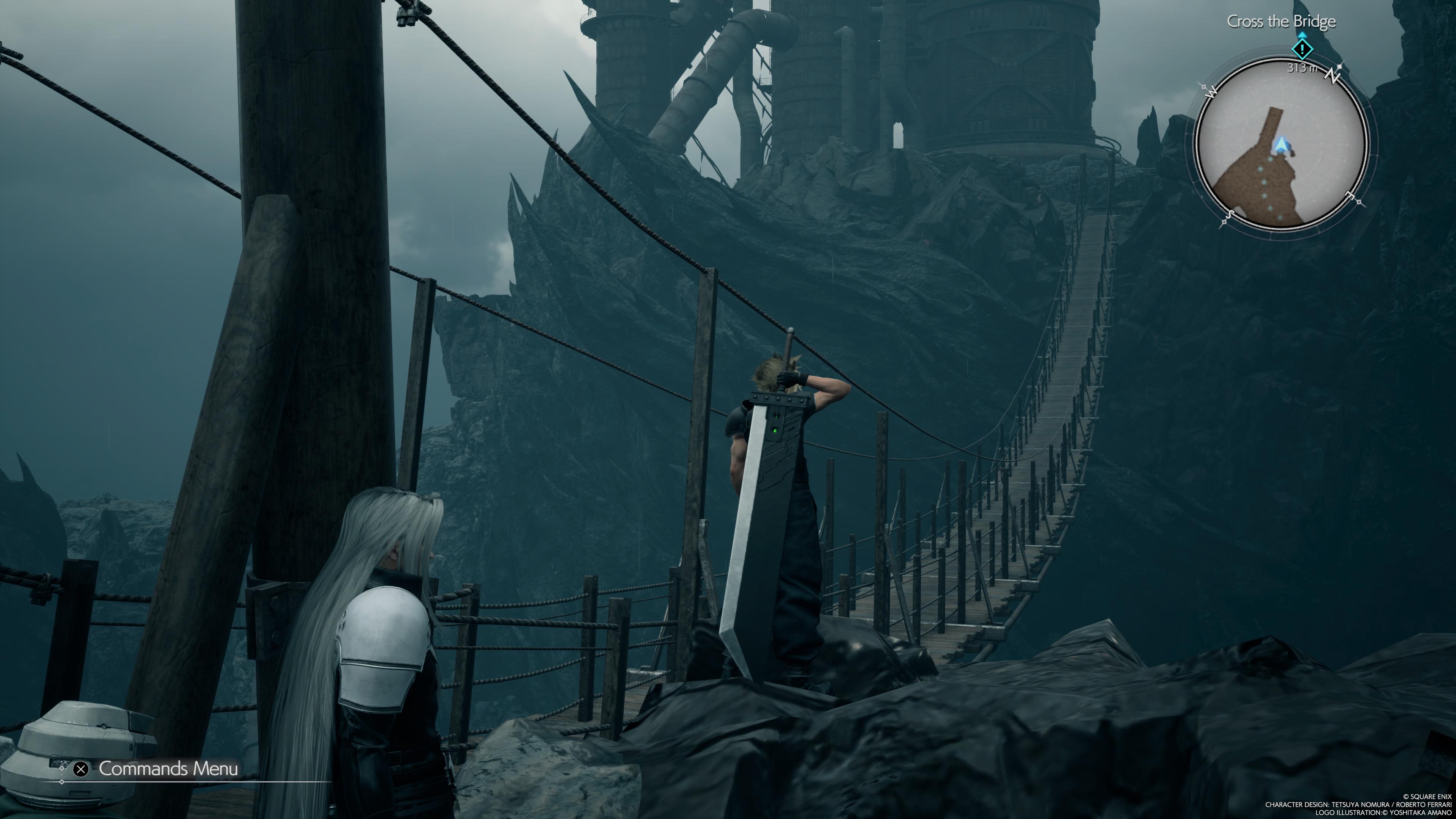Click the 313 m distance indicator

pos(1302,68)
